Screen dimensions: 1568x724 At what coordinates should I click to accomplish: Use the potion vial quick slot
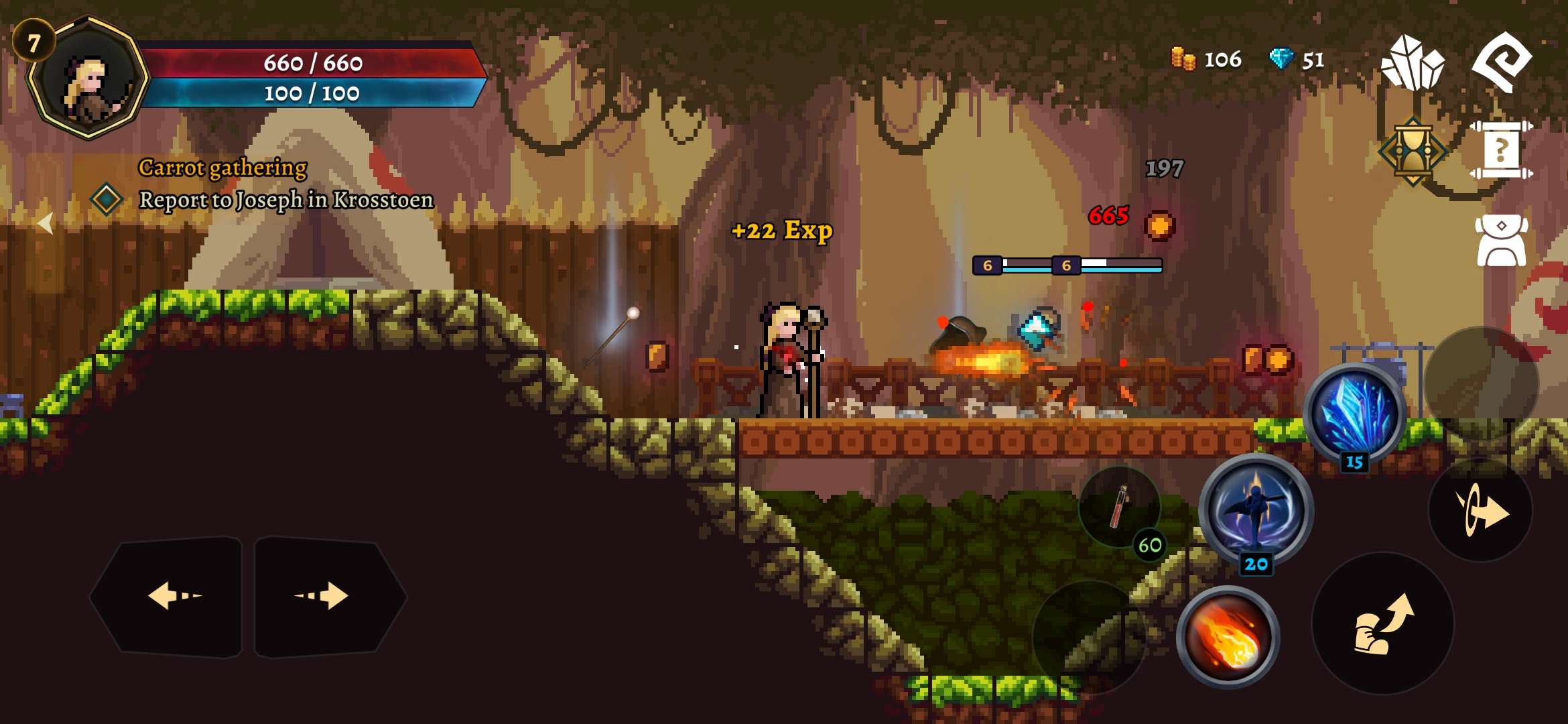[x=1119, y=507]
